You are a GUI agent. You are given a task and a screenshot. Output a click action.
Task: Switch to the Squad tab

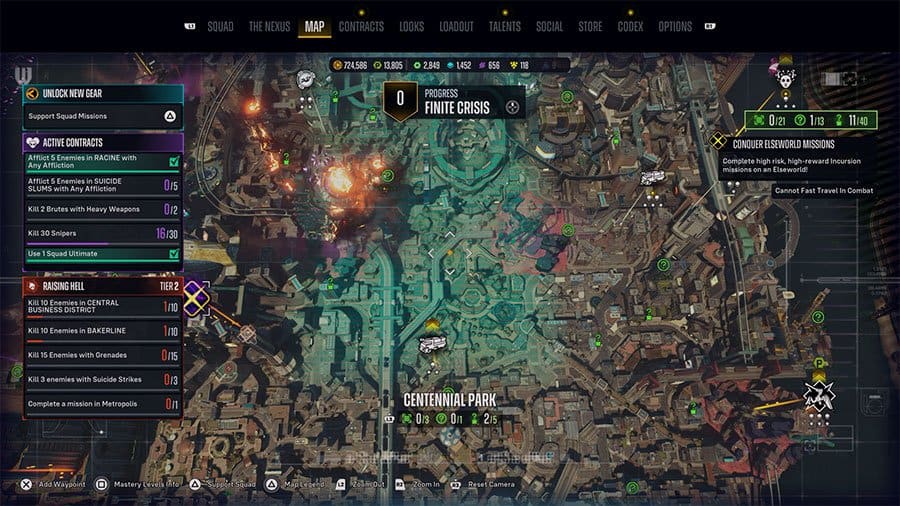[x=220, y=26]
